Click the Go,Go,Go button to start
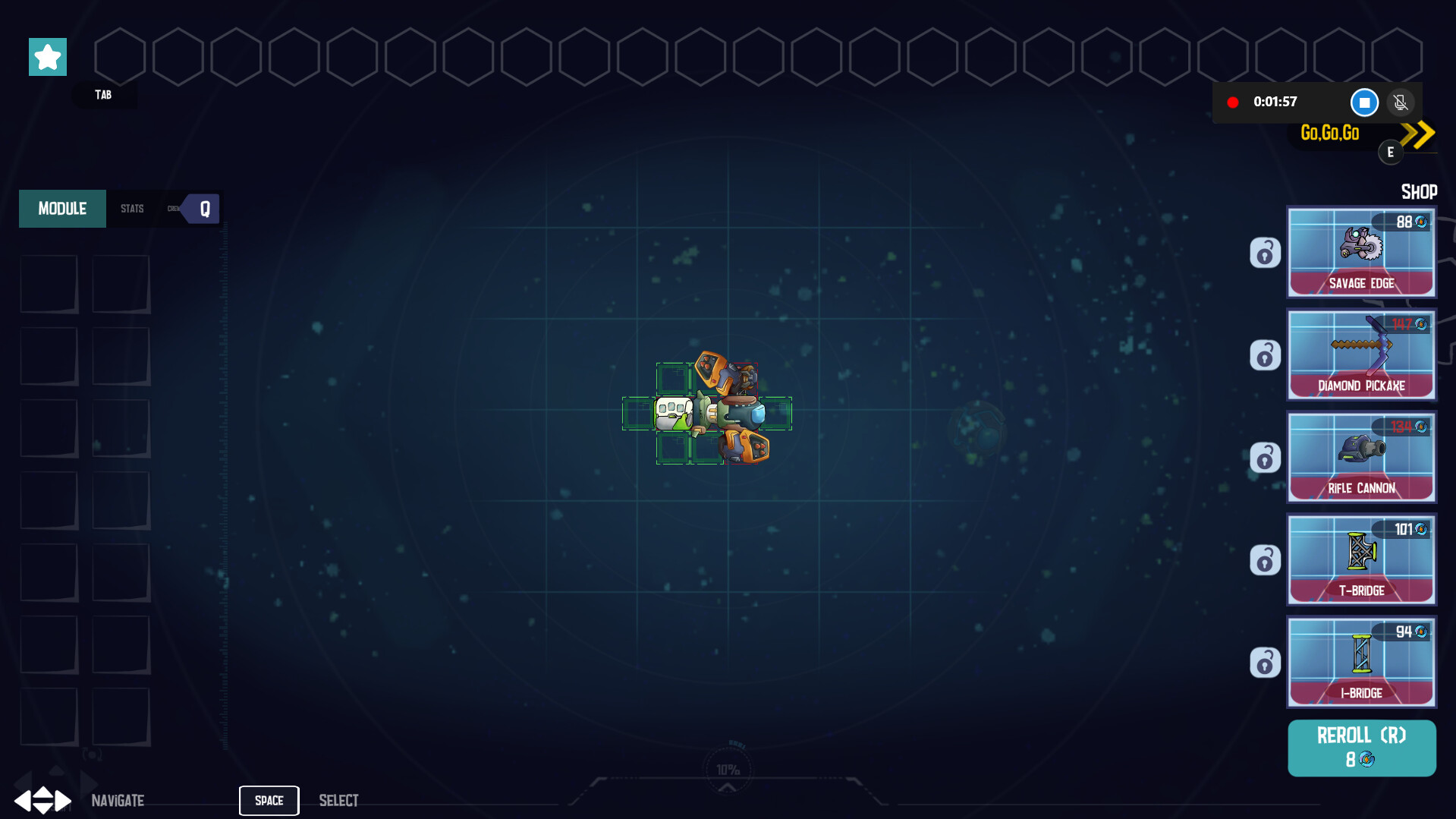The image size is (1456, 819). 1332,133
